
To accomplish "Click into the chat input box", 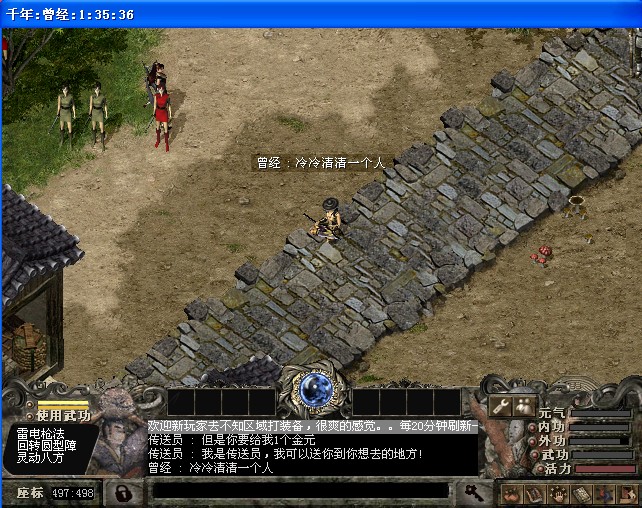I will click(x=300, y=492).
